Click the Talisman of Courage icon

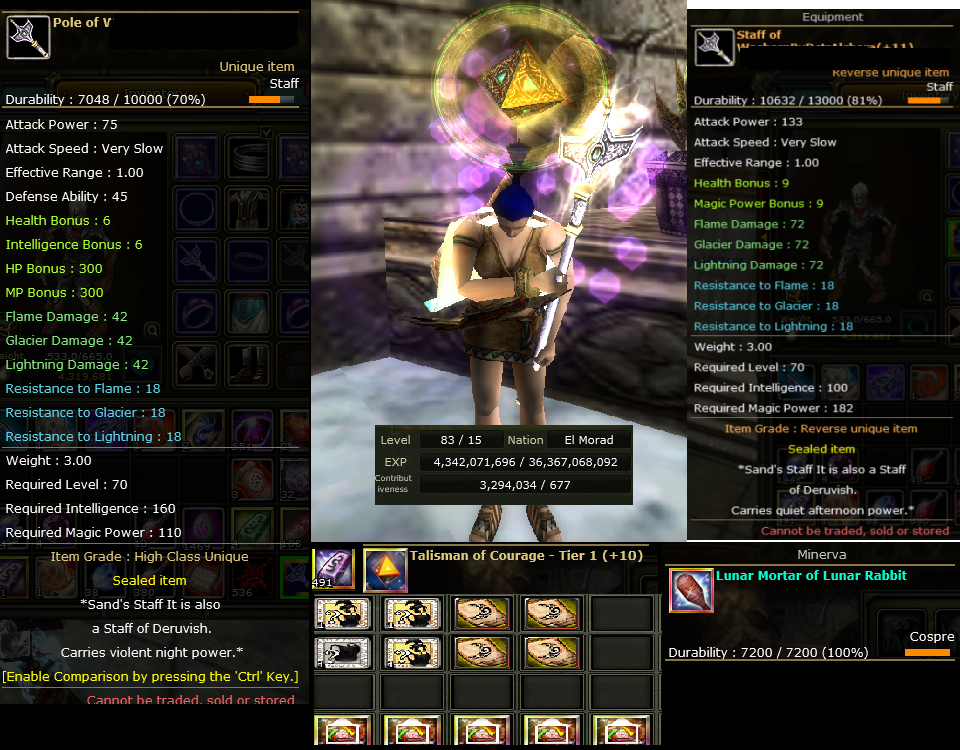pos(385,570)
